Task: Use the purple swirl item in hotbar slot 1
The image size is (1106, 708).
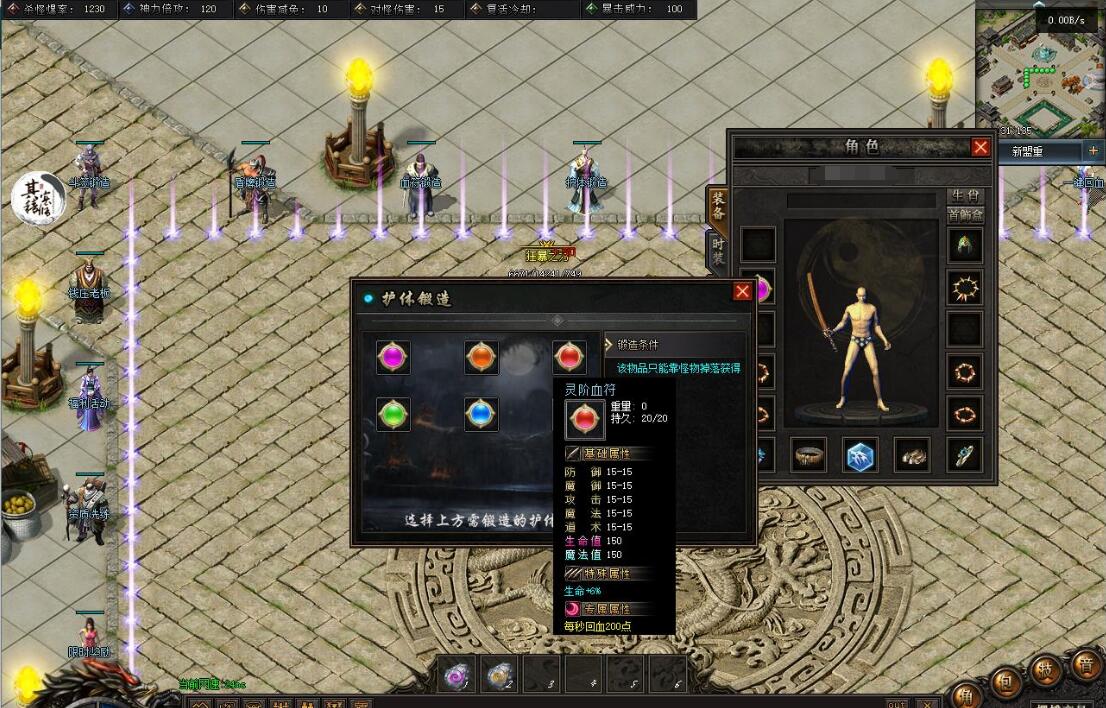Action: point(458,676)
